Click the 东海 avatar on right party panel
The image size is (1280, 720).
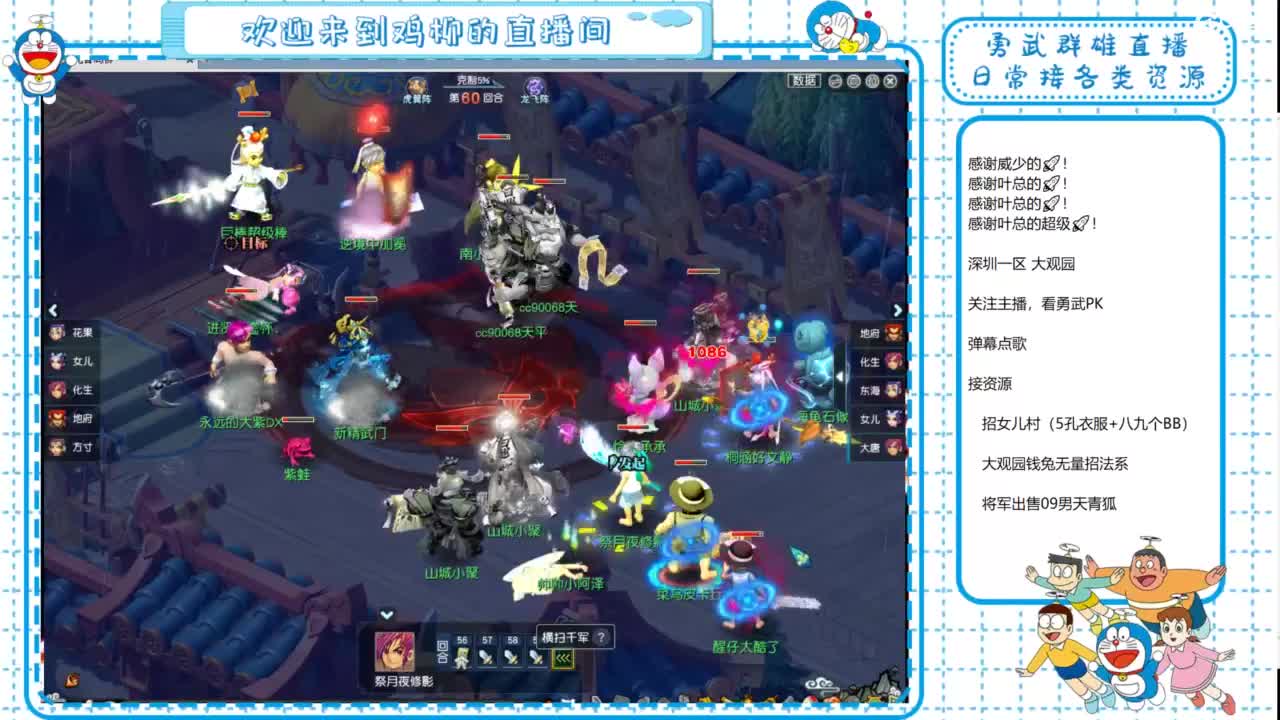(x=892, y=390)
